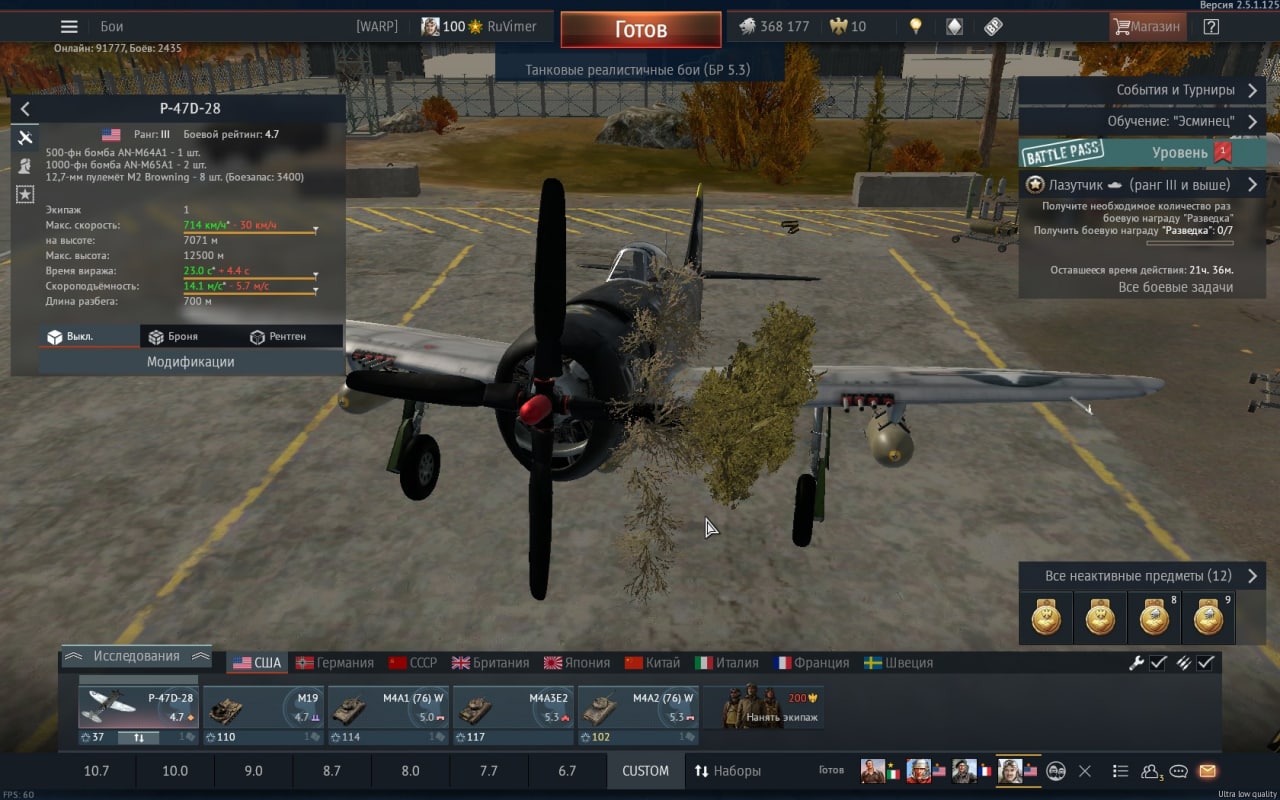This screenshot has width=1280, height=800.
Task: Choose the 8.7 preset
Action: click(331, 771)
